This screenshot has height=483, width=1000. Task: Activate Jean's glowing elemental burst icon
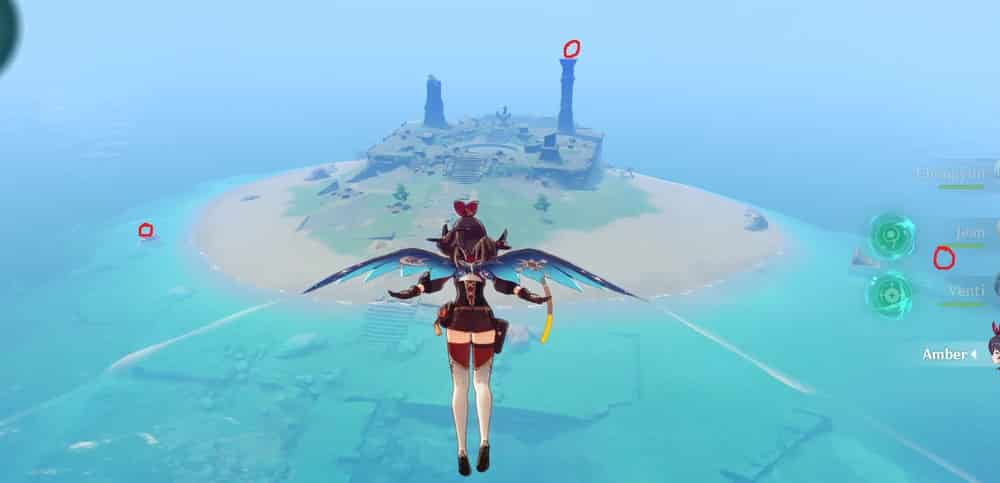point(890,236)
